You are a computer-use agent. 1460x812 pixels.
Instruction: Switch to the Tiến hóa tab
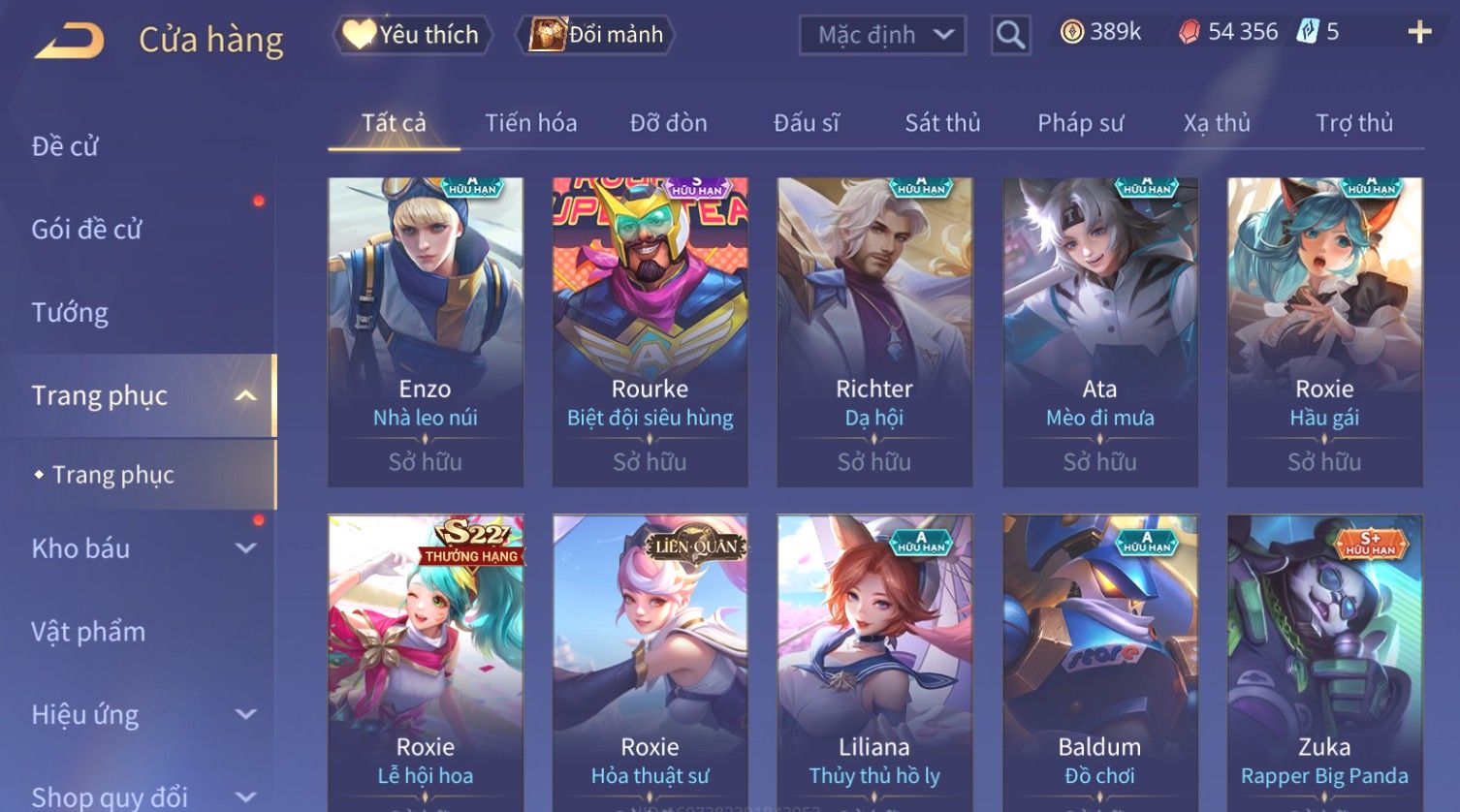pyautogui.click(x=530, y=123)
